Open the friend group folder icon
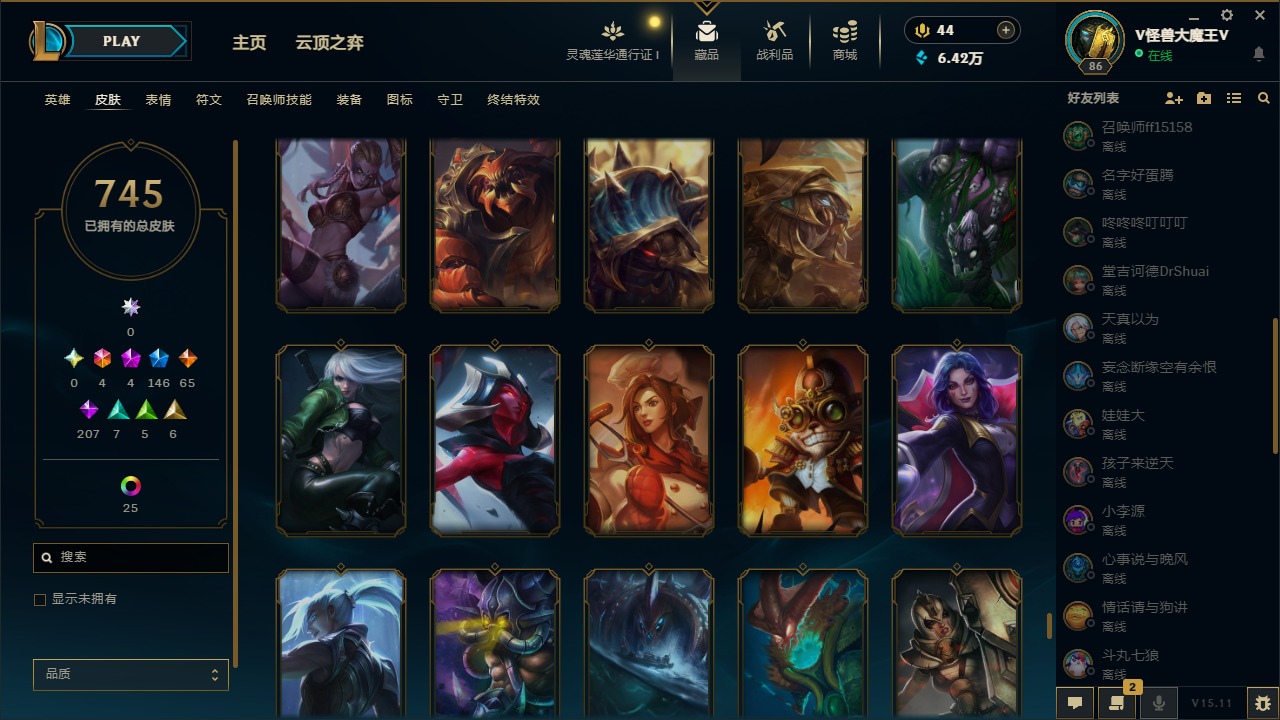 click(1203, 98)
